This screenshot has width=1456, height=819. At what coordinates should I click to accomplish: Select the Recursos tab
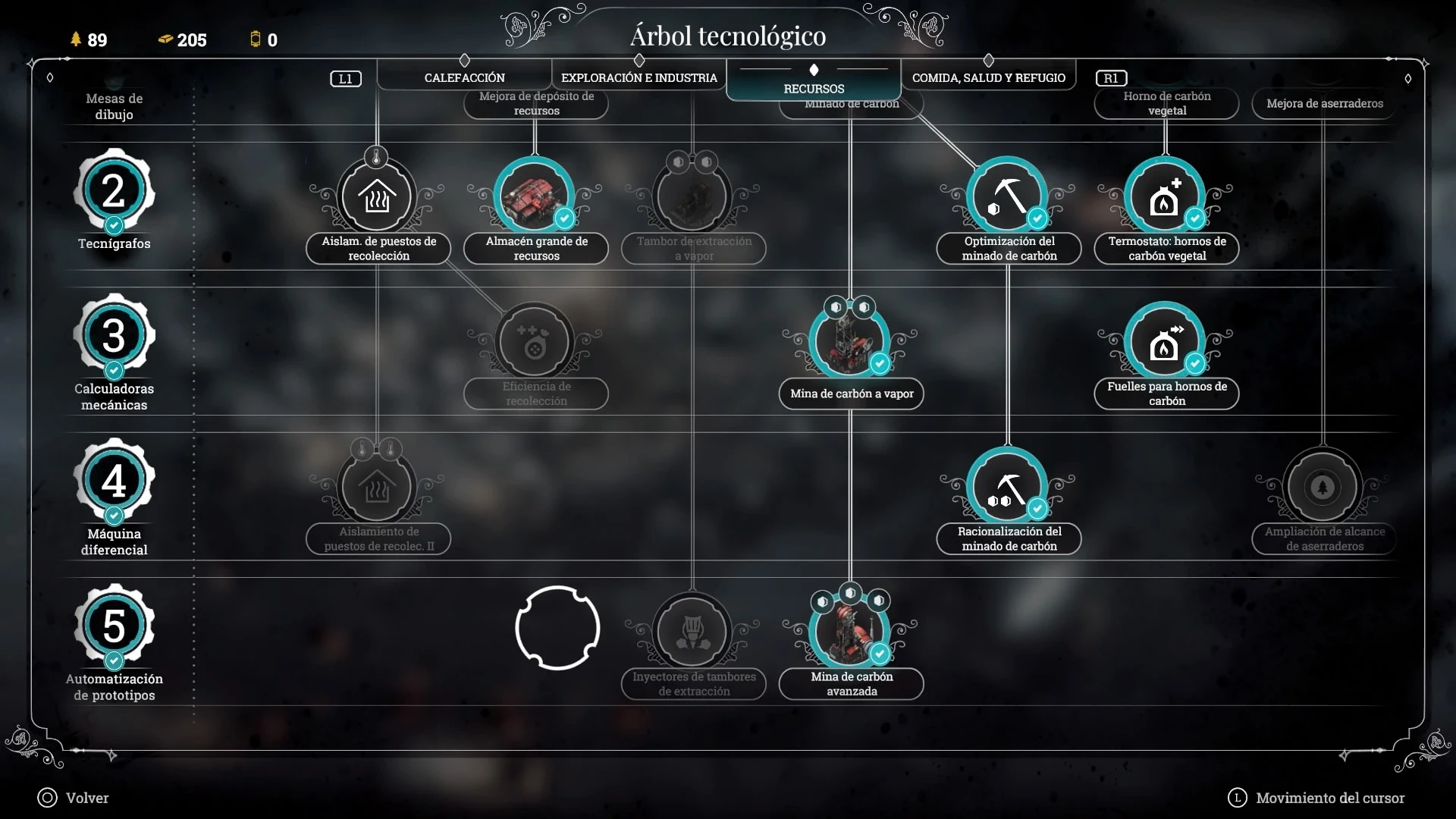(814, 88)
